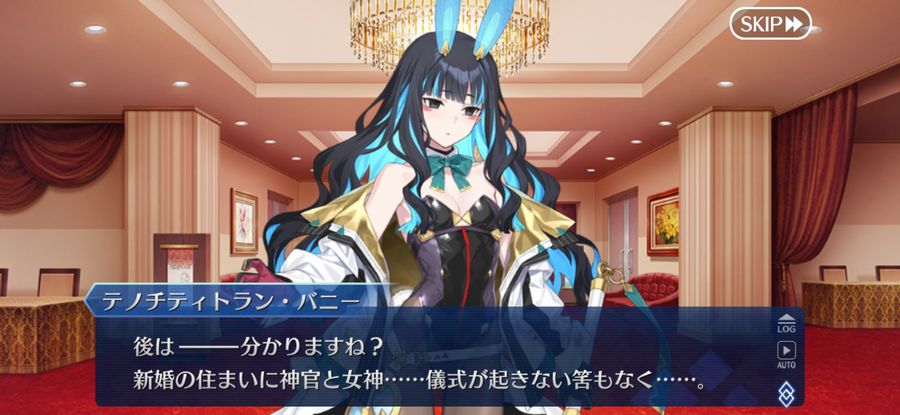This screenshot has height=415, width=900.
Task: Open the dialogue LOG
Action: (786, 322)
